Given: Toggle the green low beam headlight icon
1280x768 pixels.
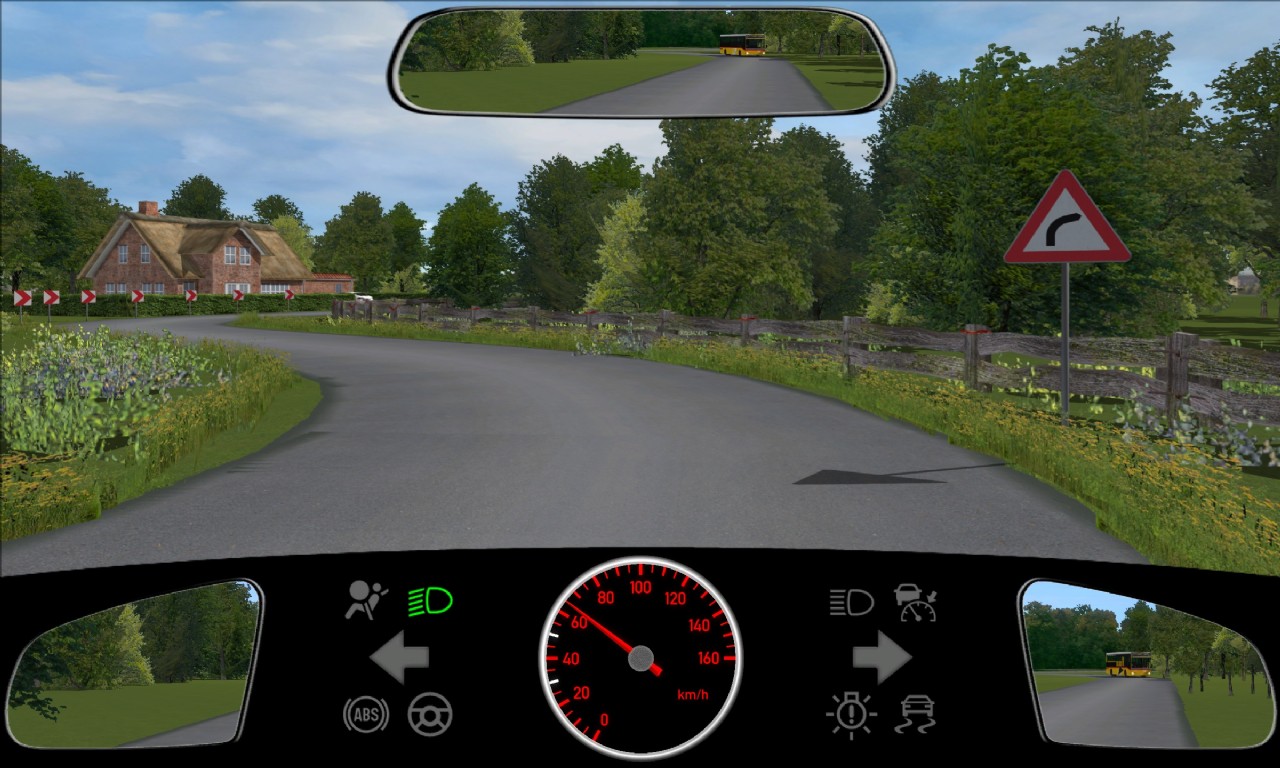Looking at the screenshot, I should coord(430,601).
